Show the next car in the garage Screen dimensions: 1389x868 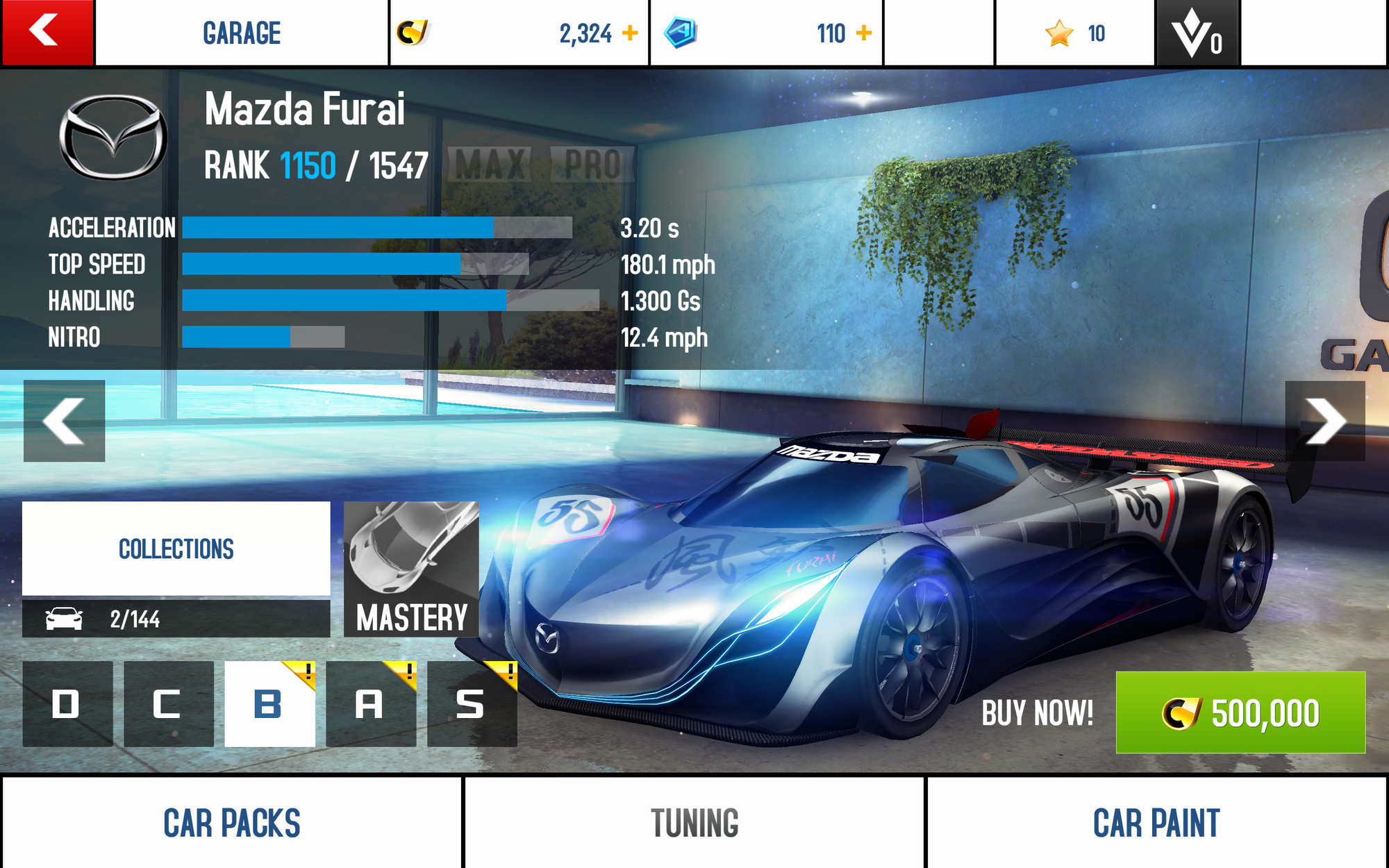coord(1324,421)
